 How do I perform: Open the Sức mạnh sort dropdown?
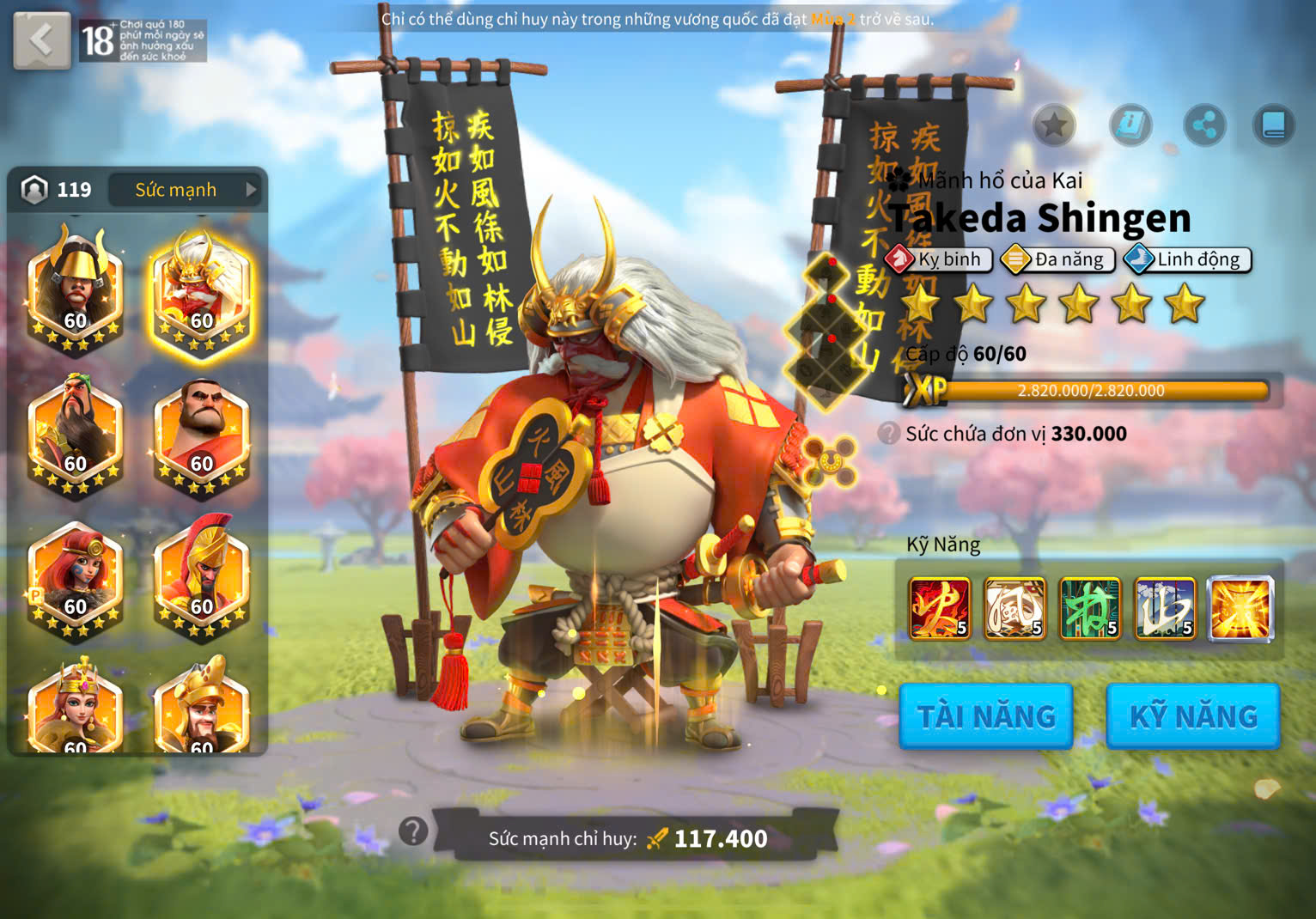(x=186, y=190)
